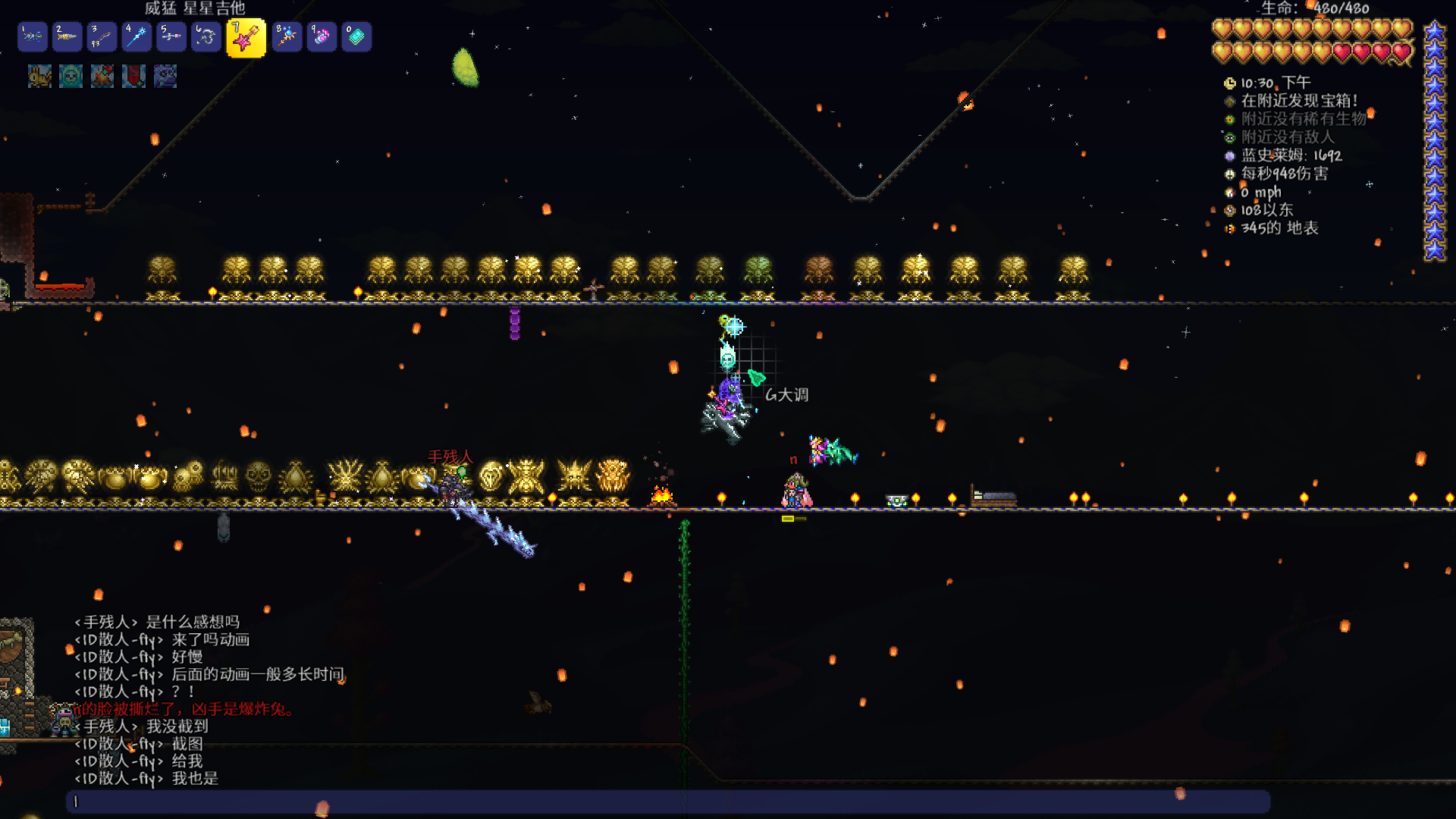Choose the pink glove item in slot 9

pos(322,36)
